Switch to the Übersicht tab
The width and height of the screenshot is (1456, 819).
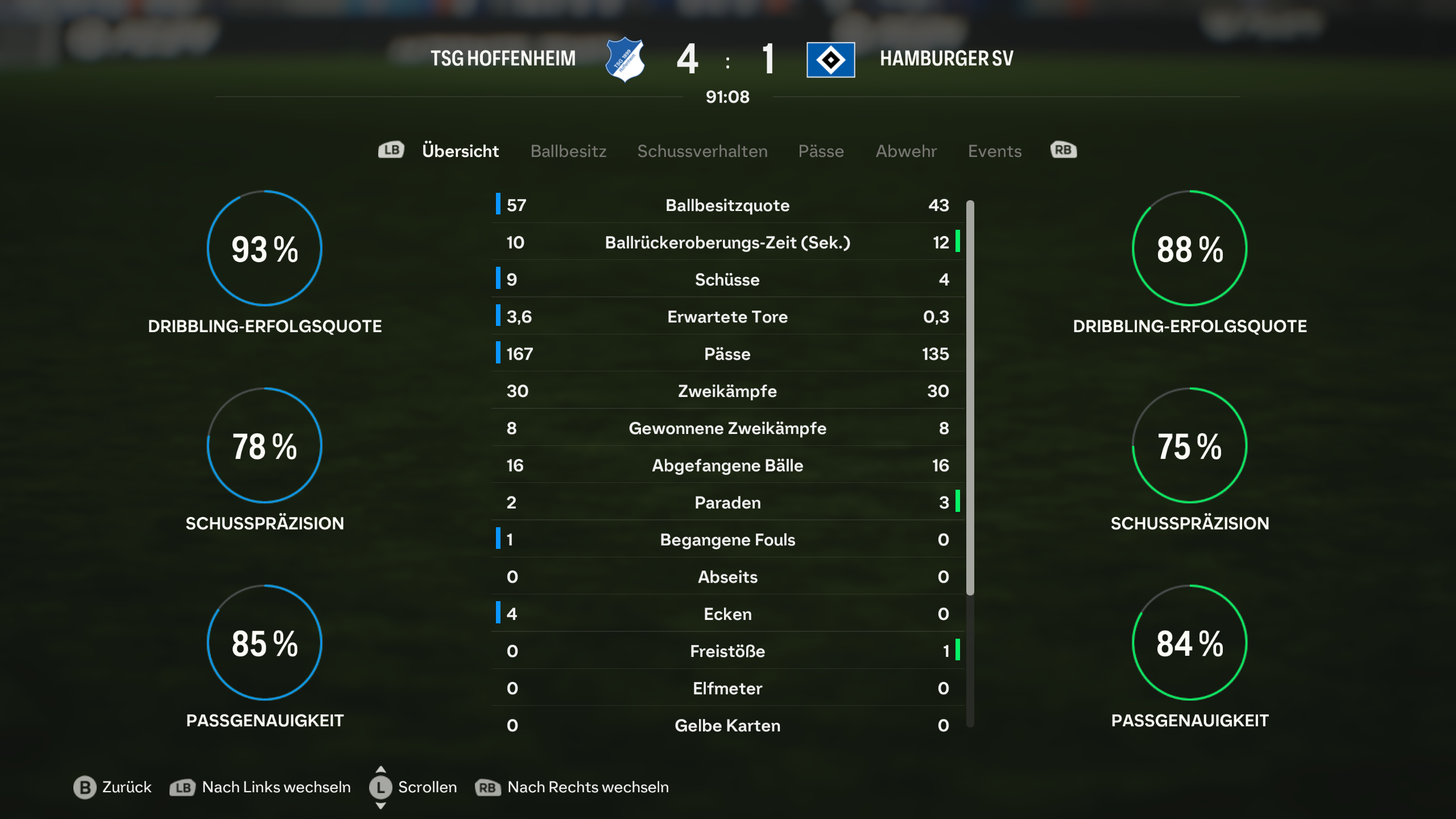pos(460,151)
